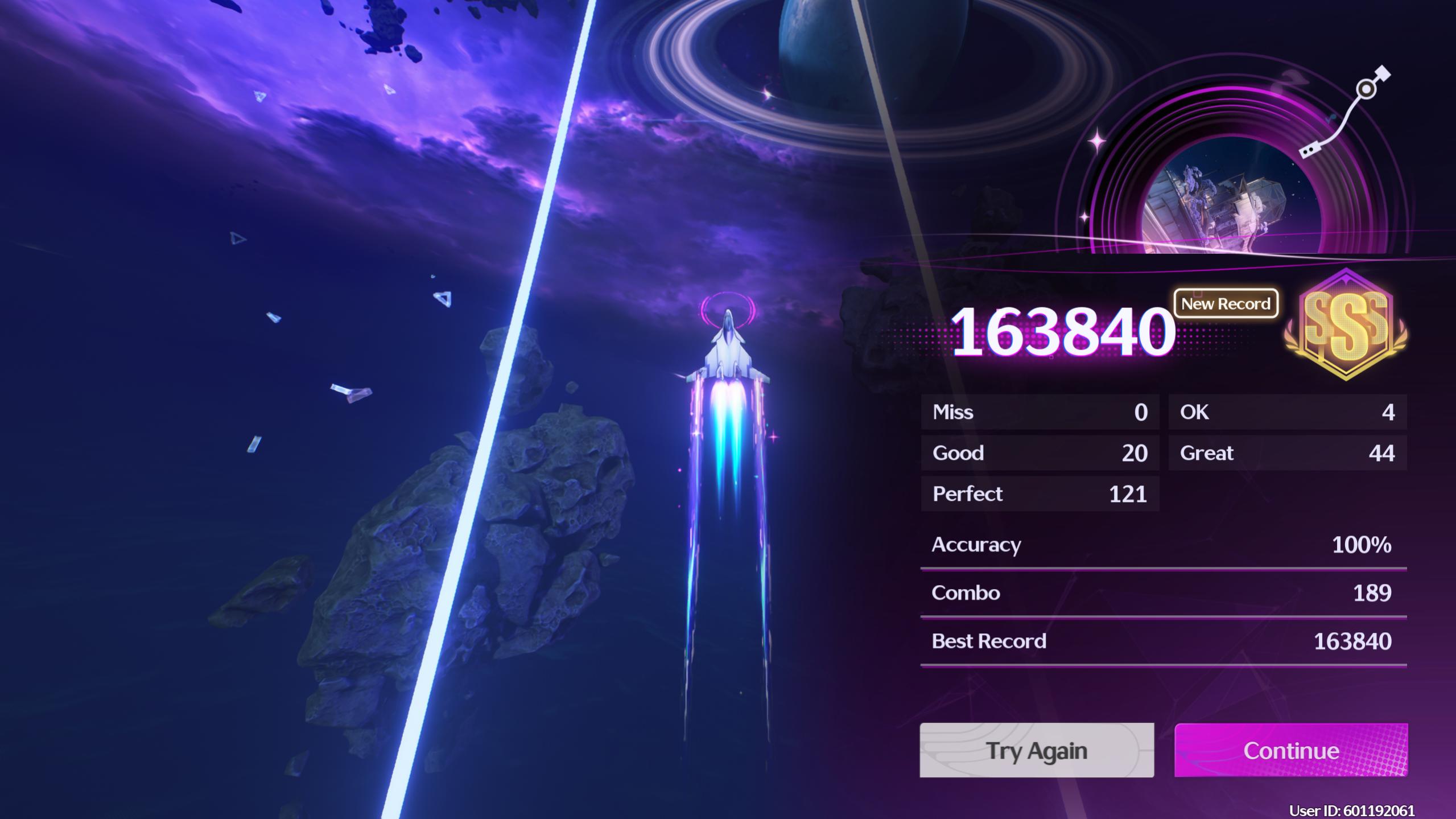Click the Try Again button
The width and height of the screenshot is (1456, 819).
(x=1036, y=750)
